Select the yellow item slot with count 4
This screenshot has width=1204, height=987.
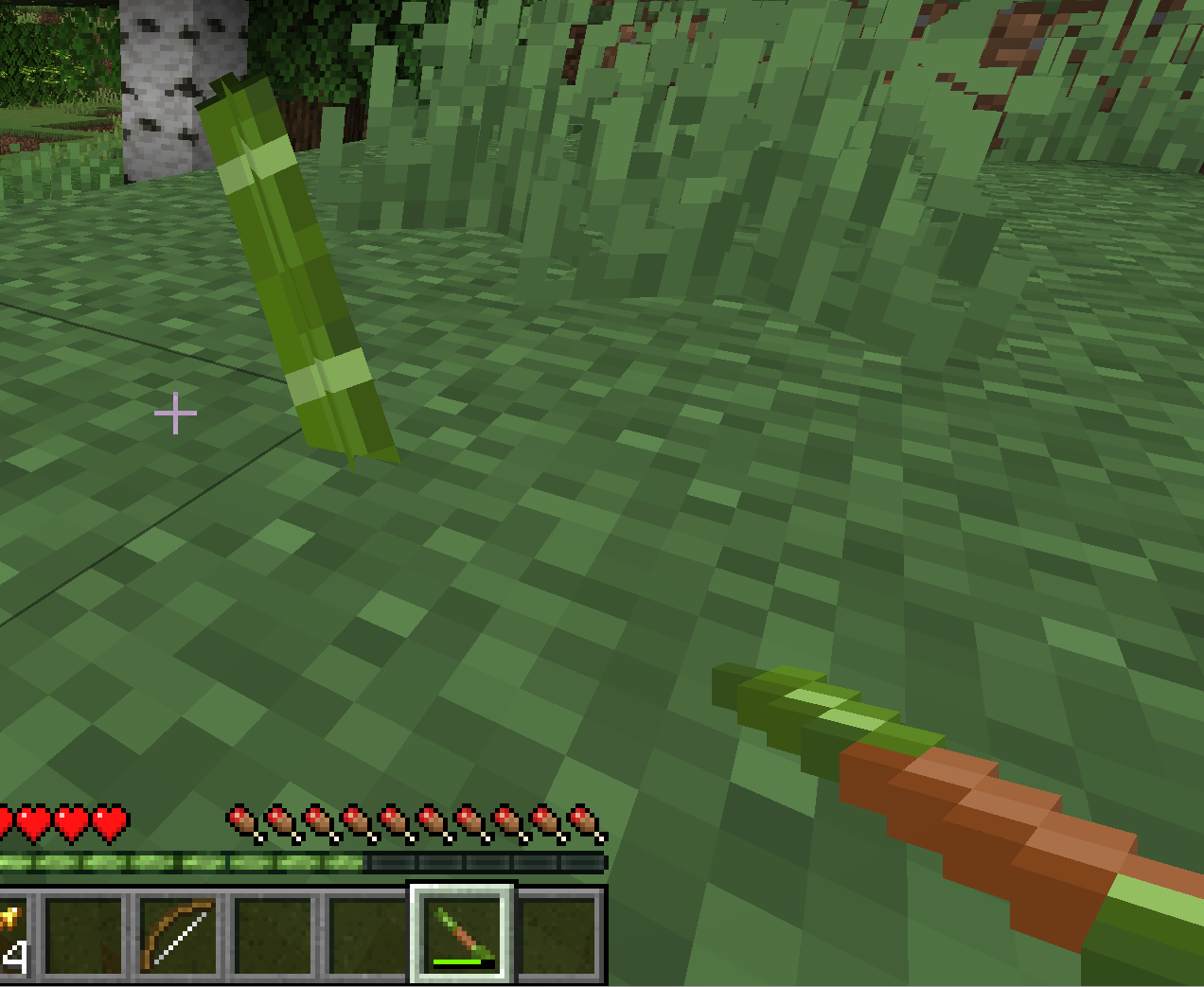pyautogui.click(x=11, y=937)
